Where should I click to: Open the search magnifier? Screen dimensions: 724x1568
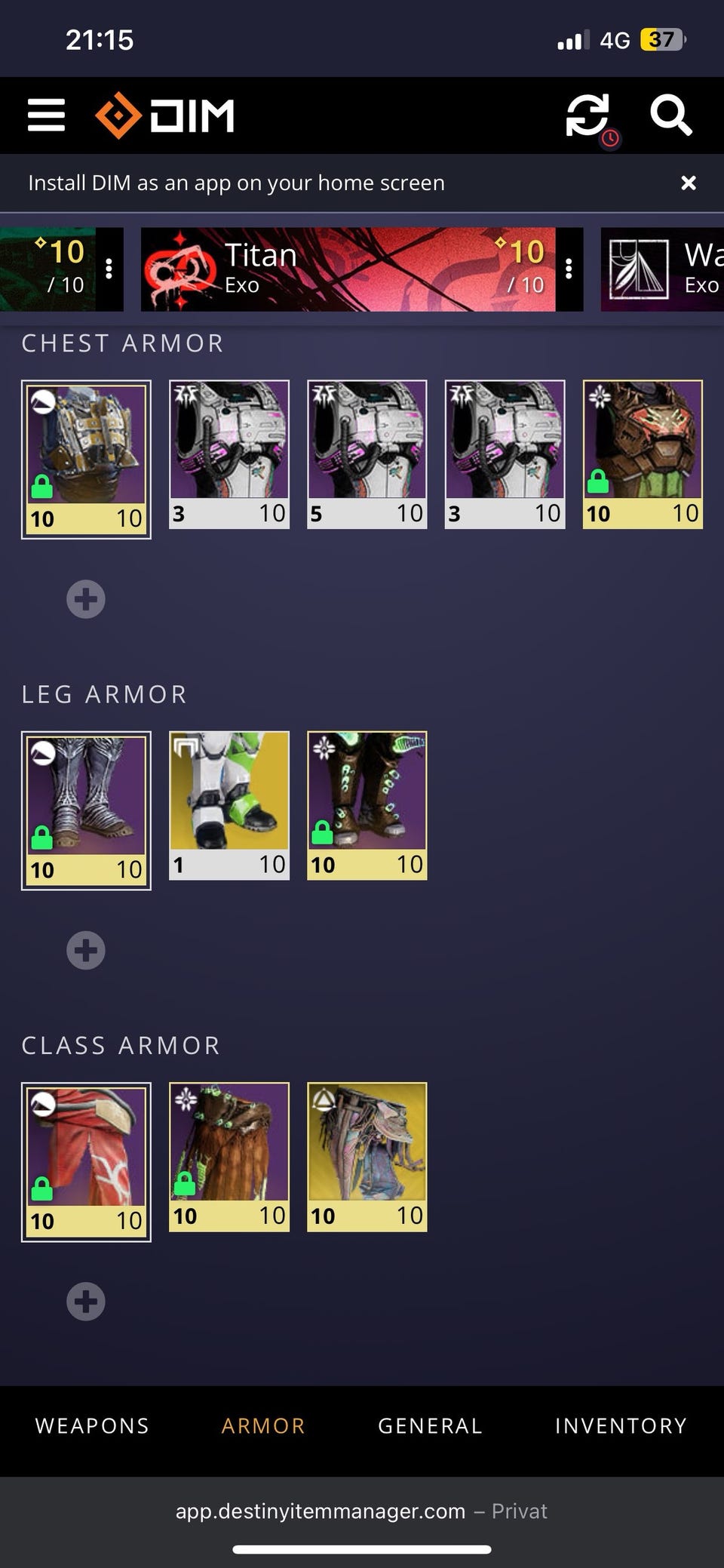point(670,115)
